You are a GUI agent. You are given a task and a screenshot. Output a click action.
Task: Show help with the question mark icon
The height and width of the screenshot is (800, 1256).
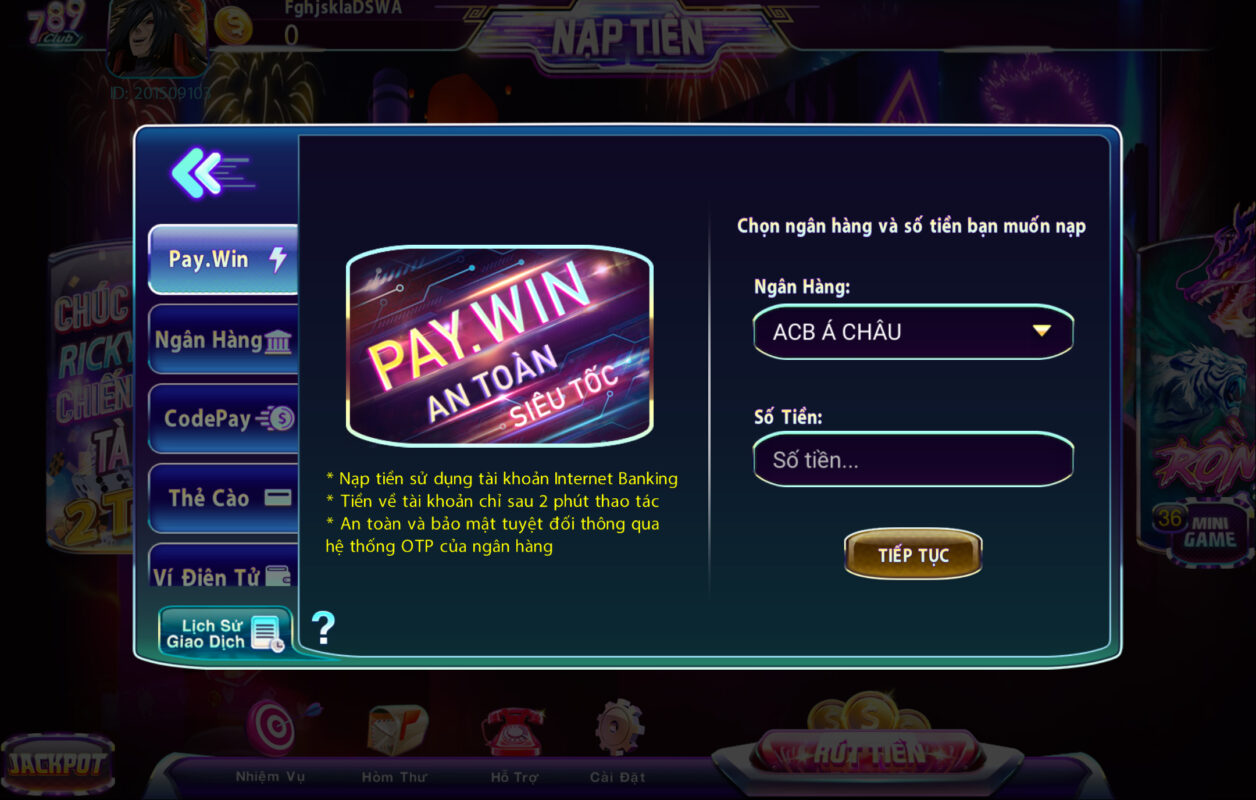[323, 628]
